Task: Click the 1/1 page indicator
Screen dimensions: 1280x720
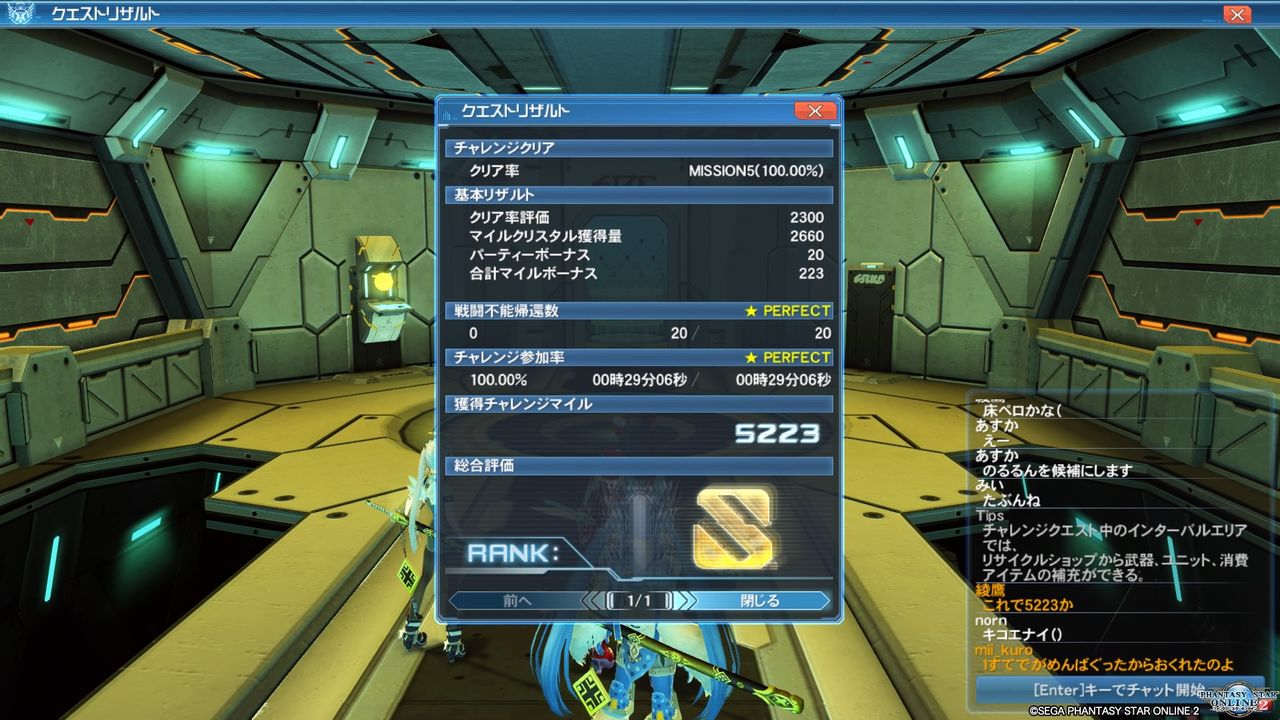Action: tap(639, 602)
